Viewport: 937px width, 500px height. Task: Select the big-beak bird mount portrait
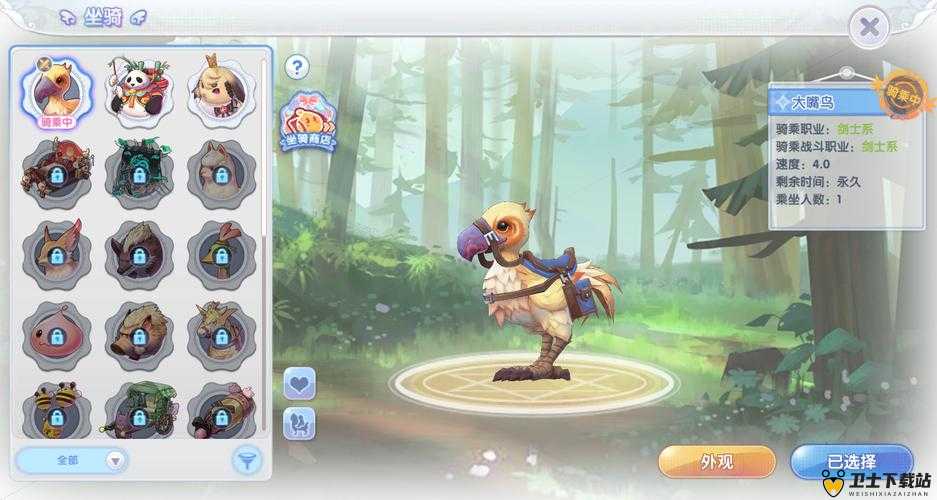tap(58, 92)
